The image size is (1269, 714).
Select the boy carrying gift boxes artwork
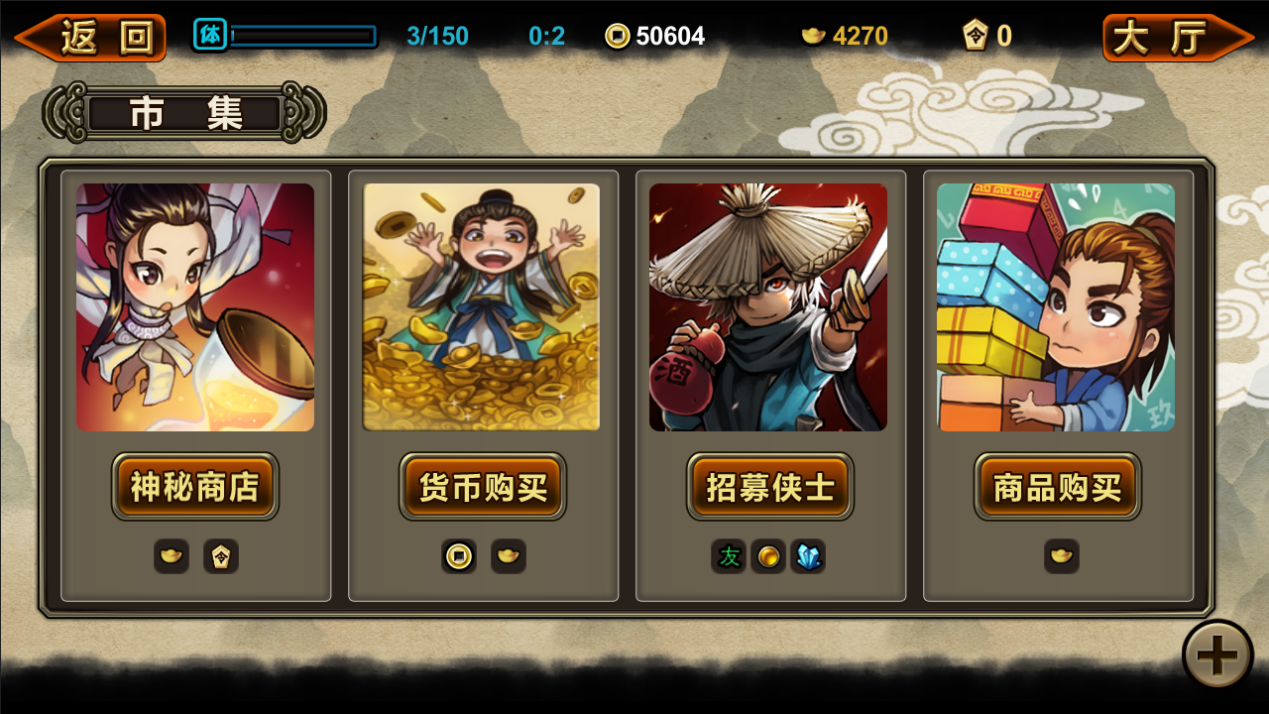coord(1056,307)
